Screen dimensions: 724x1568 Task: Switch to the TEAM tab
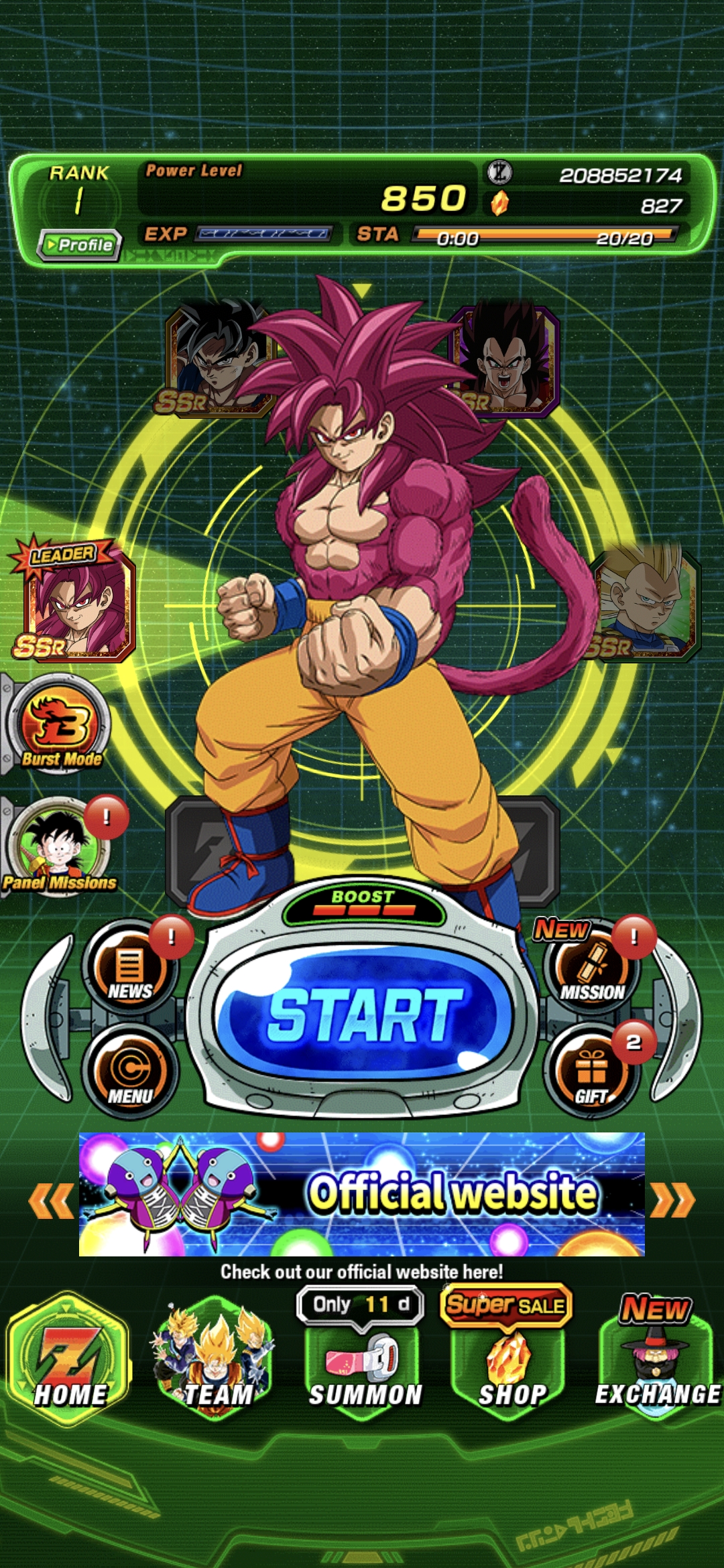(x=216, y=1360)
